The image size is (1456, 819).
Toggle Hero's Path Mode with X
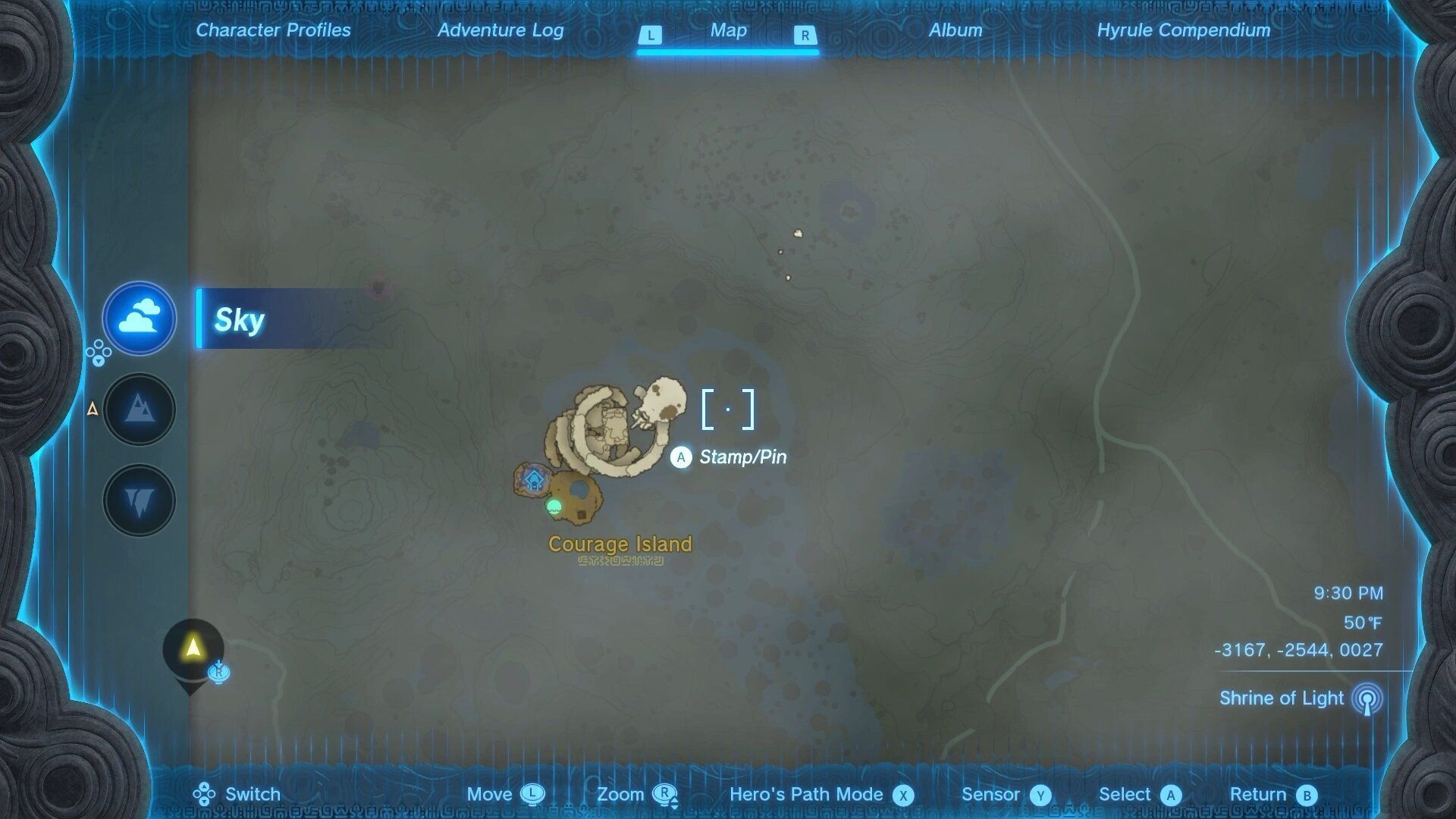902,794
